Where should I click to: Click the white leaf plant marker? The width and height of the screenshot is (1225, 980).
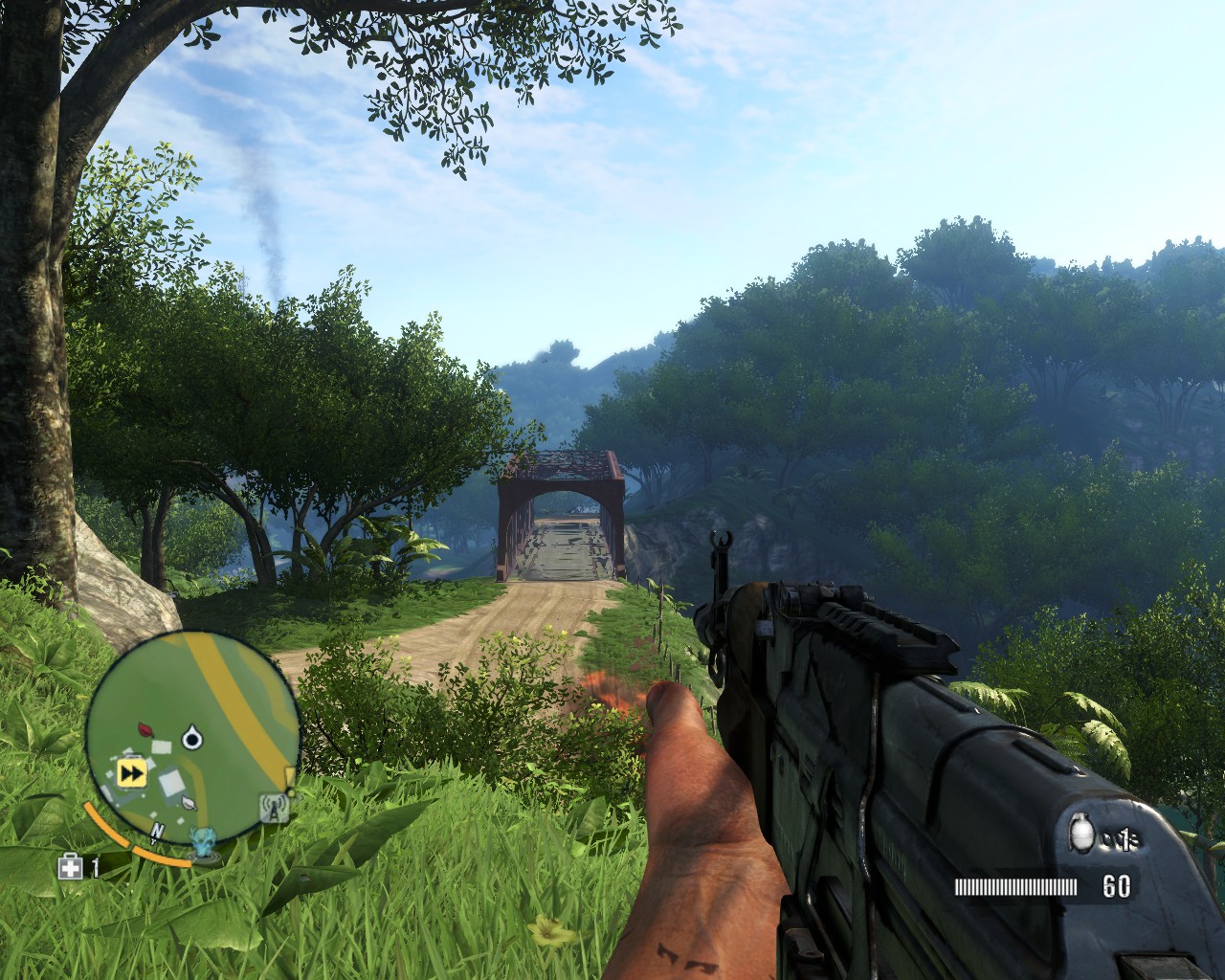tap(189, 804)
